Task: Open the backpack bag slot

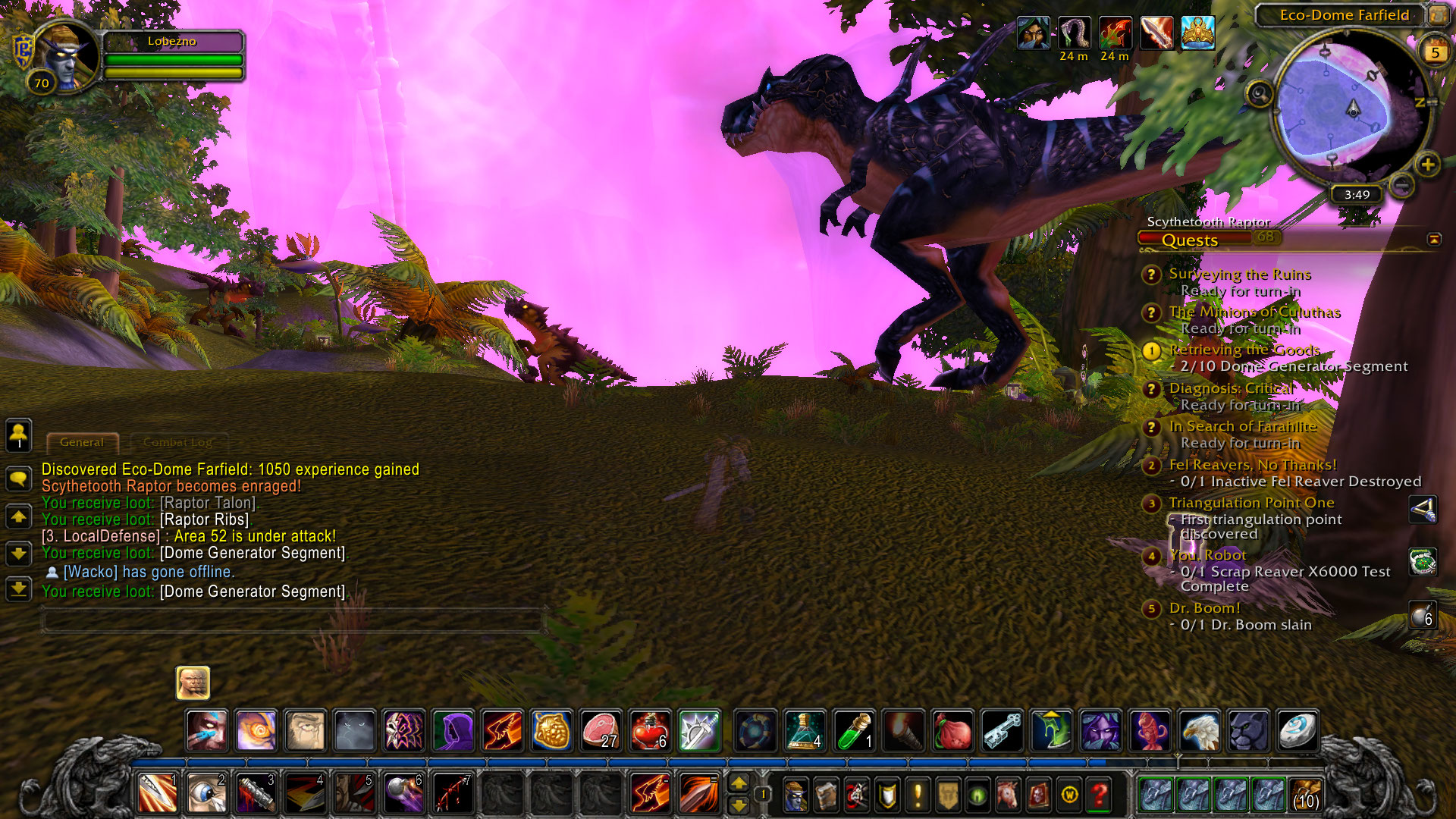Action: [1305, 795]
